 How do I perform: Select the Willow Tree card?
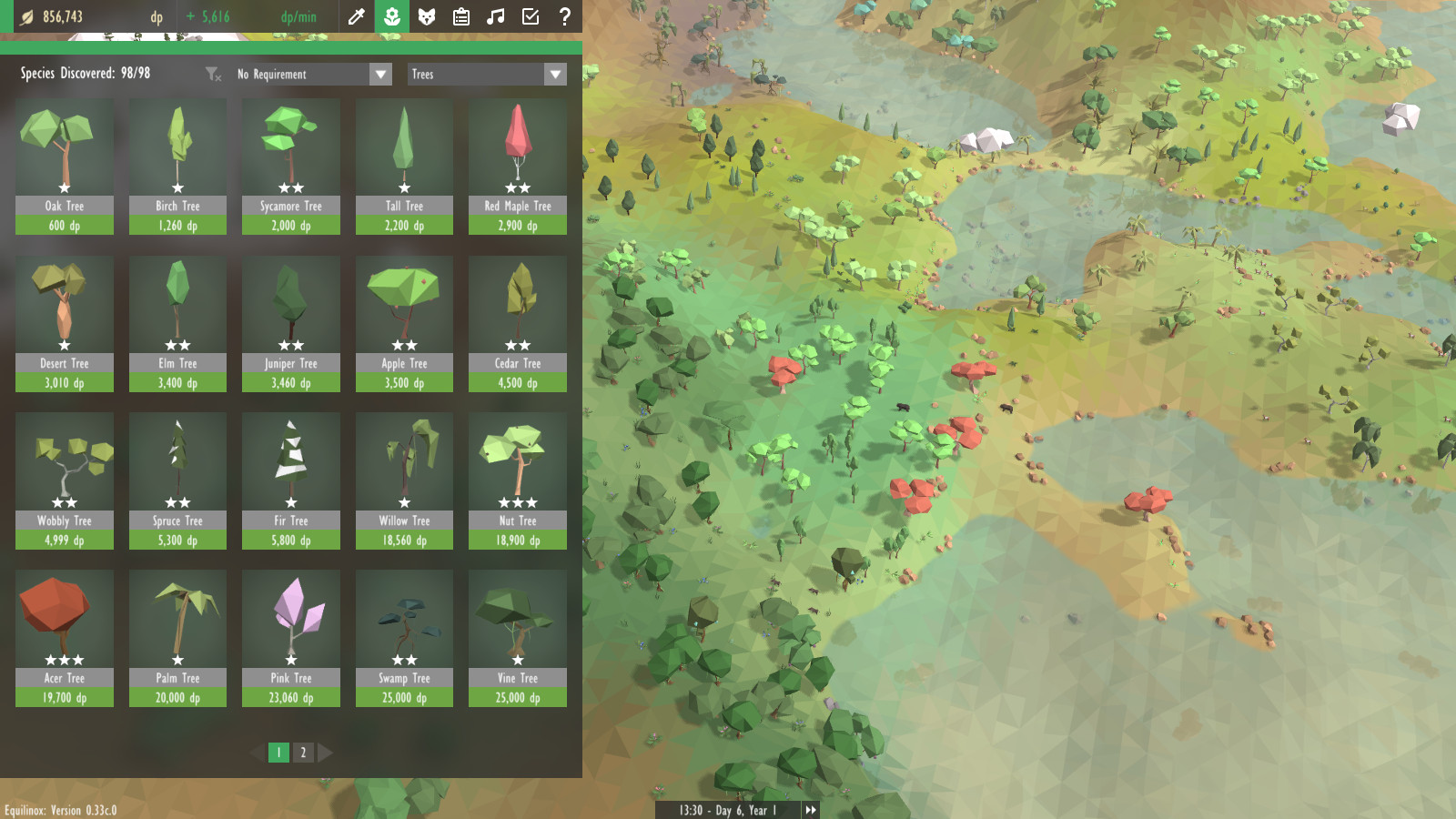(404, 480)
